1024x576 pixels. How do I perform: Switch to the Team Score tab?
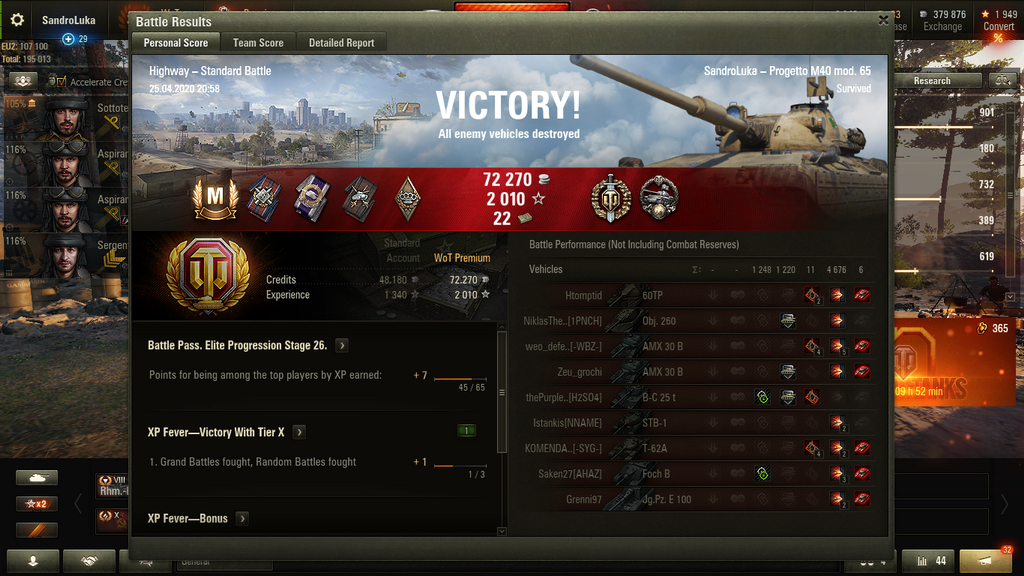coord(258,43)
